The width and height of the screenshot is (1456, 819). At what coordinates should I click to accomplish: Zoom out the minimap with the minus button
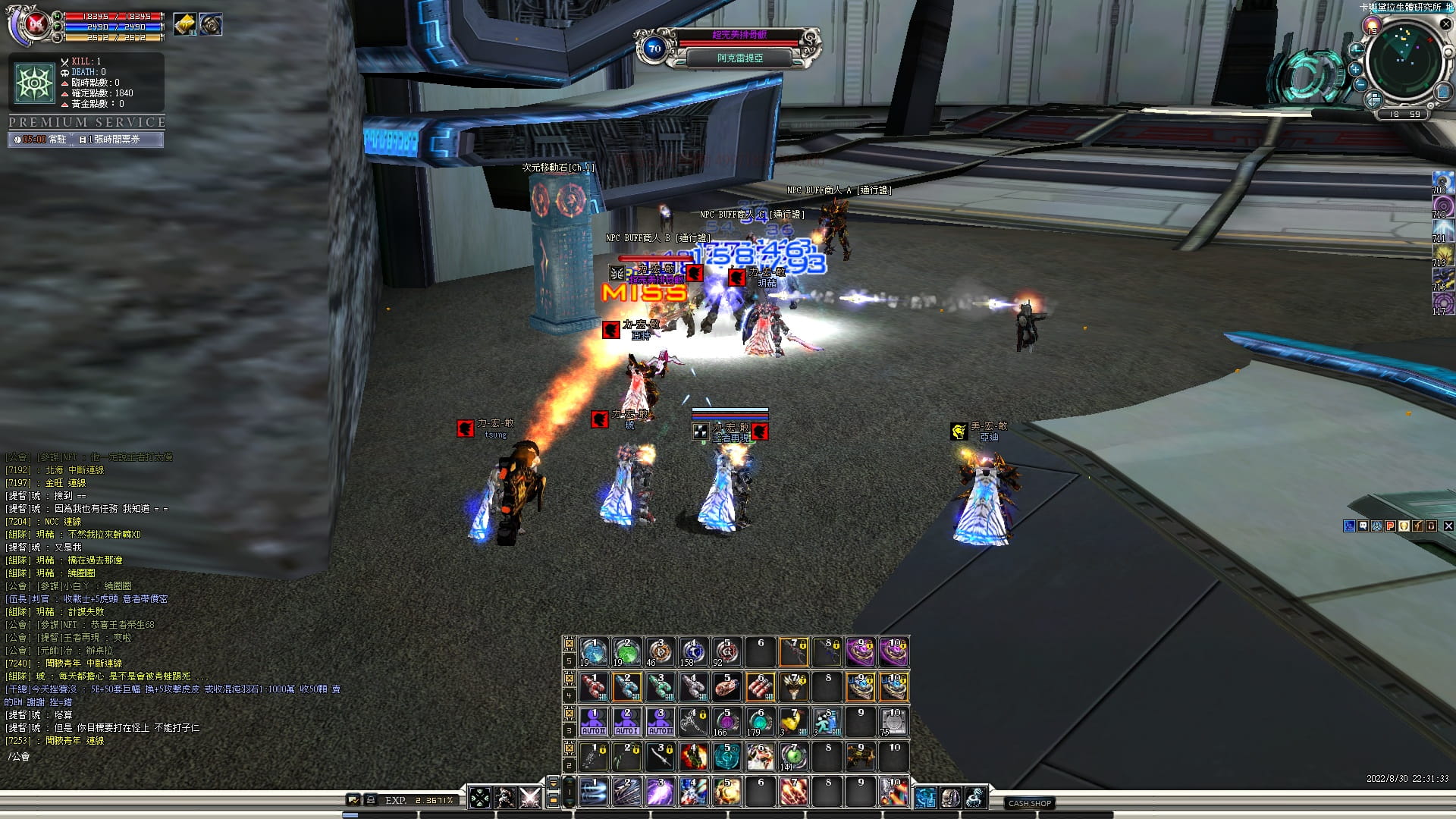point(1360,84)
